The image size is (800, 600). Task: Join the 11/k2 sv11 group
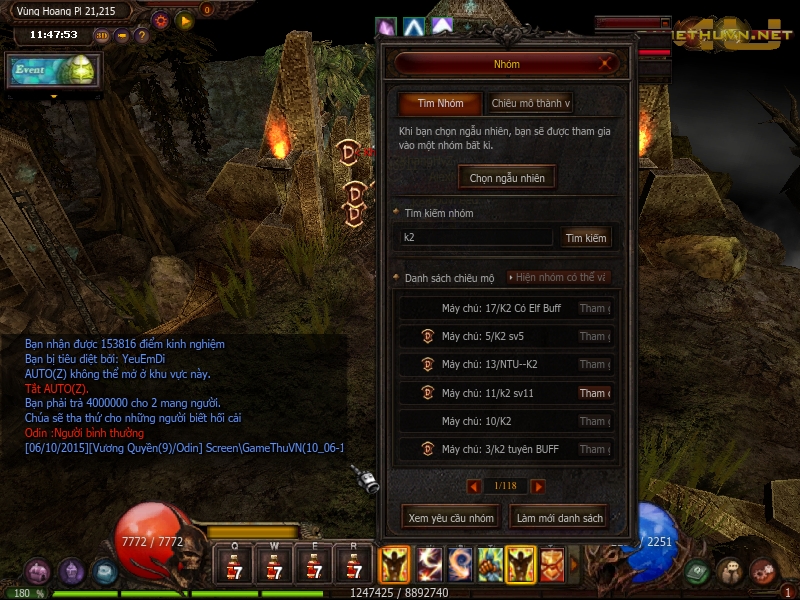(x=594, y=393)
